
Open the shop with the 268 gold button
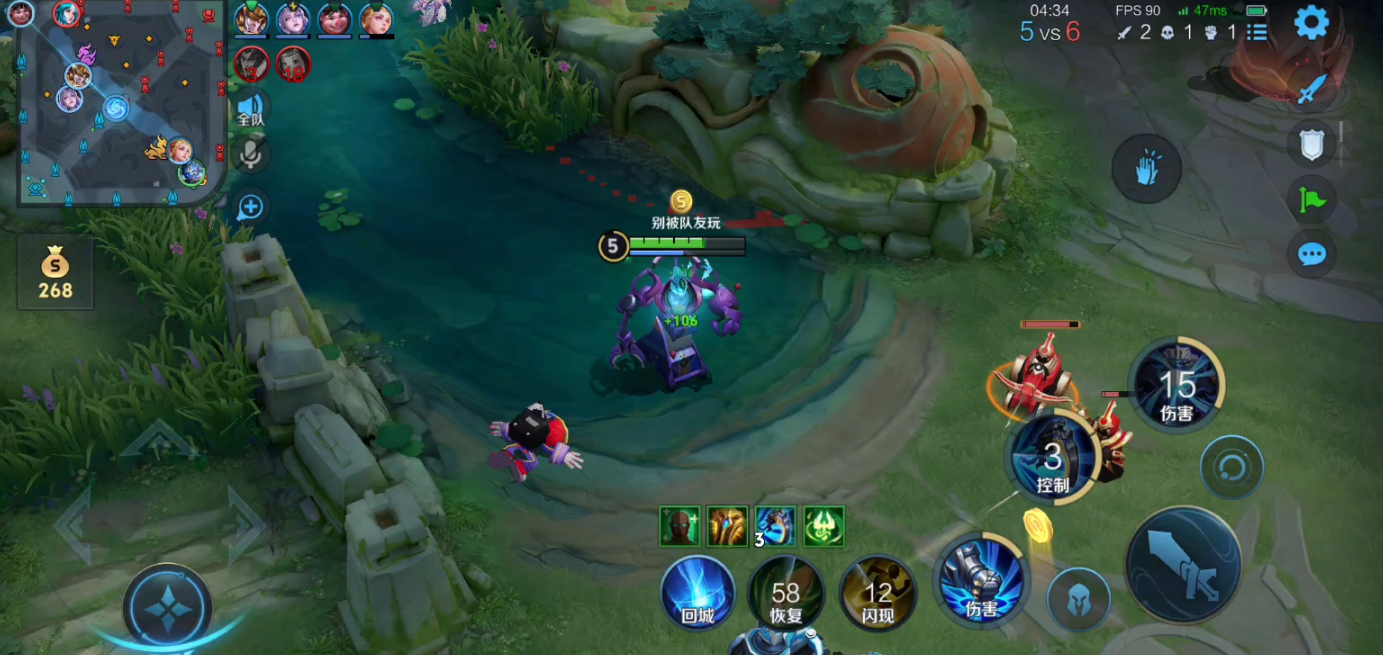click(x=55, y=274)
